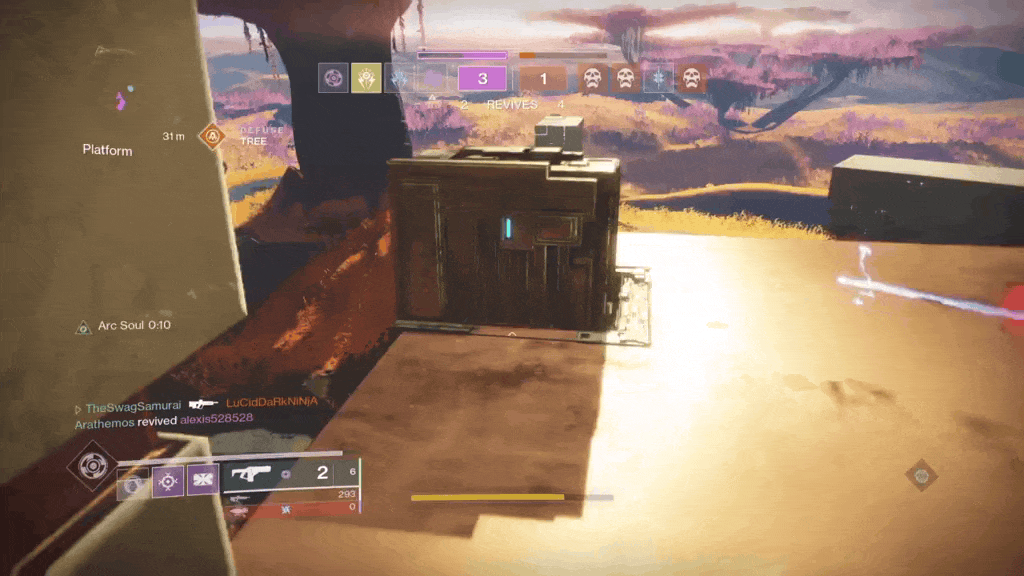
Task: Click the Arc Soul buff icon
Action: (x=84, y=327)
